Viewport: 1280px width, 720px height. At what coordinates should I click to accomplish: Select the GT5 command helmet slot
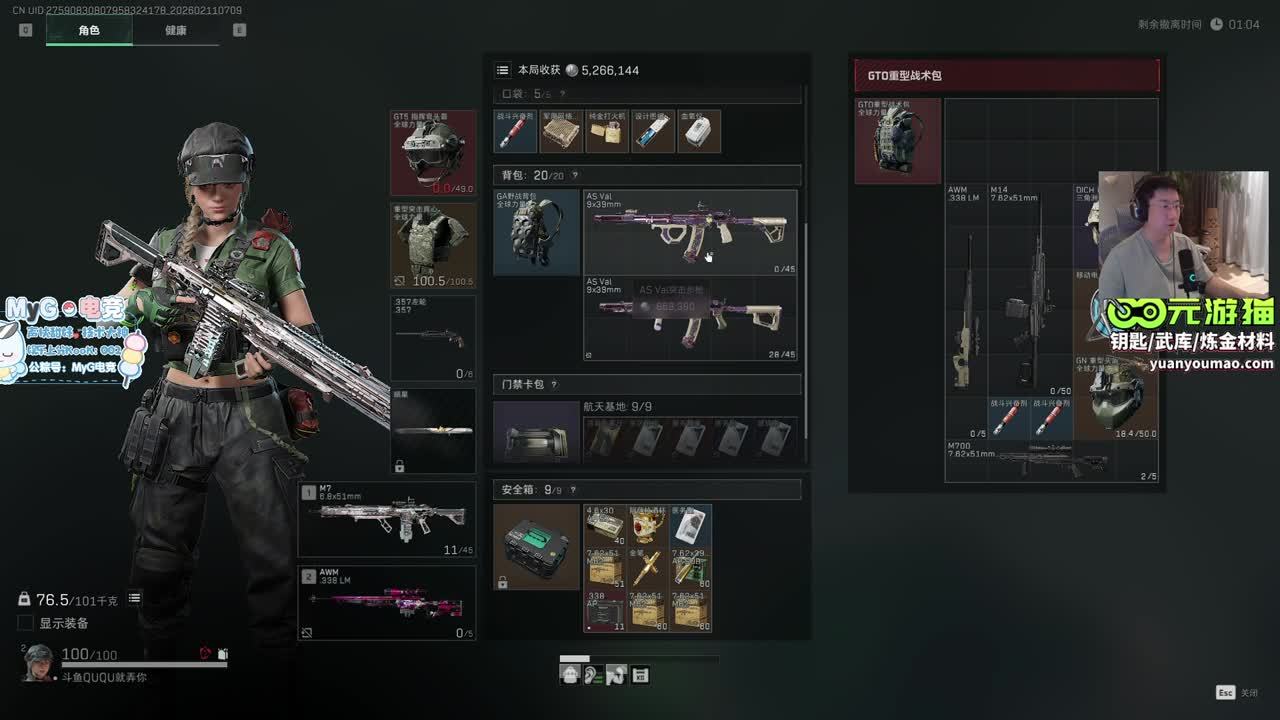(x=433, y=153)
